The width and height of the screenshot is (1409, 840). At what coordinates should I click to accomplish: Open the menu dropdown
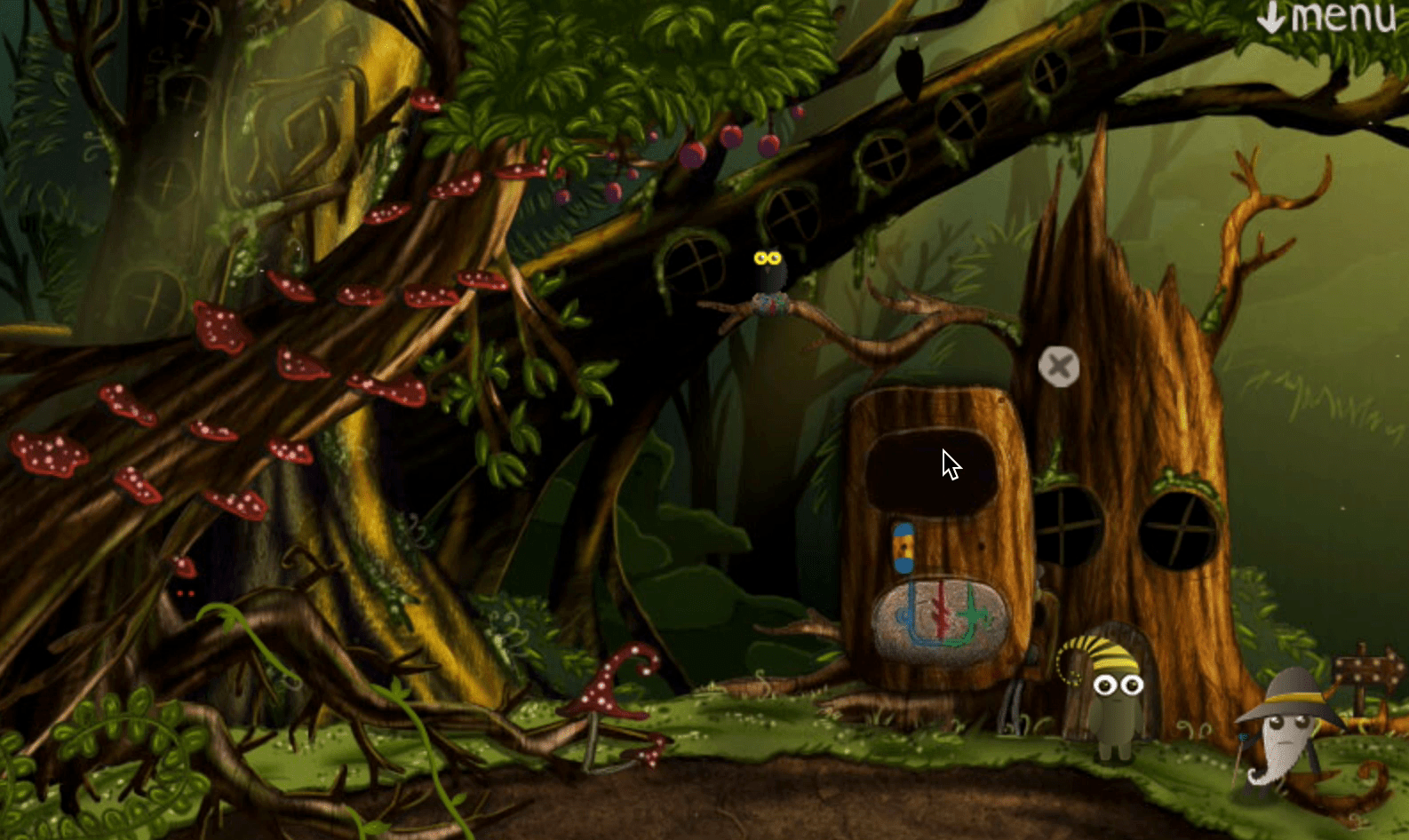click(x=1326, y=18)
